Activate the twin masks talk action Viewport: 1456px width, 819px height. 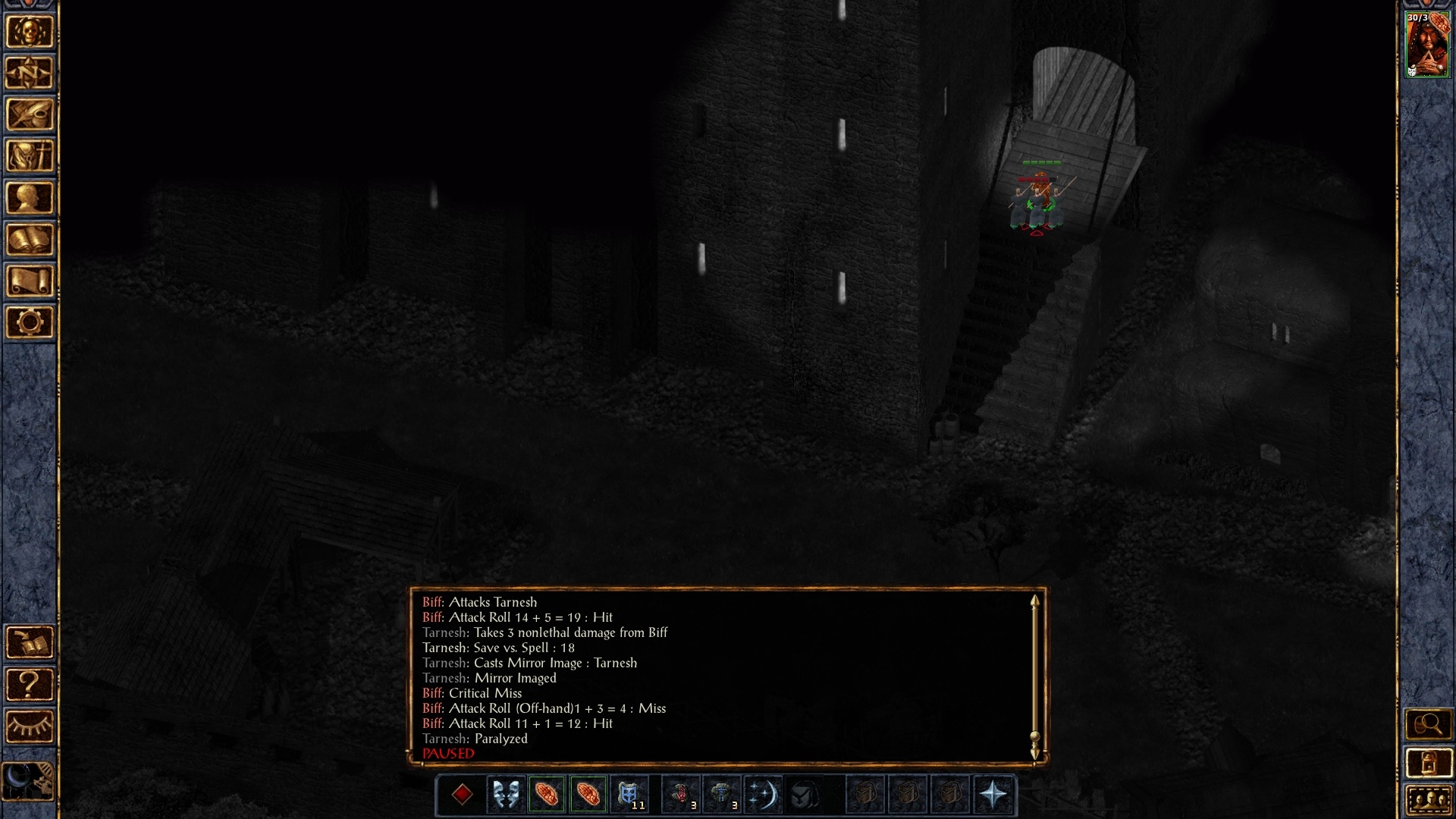(505, 795)
